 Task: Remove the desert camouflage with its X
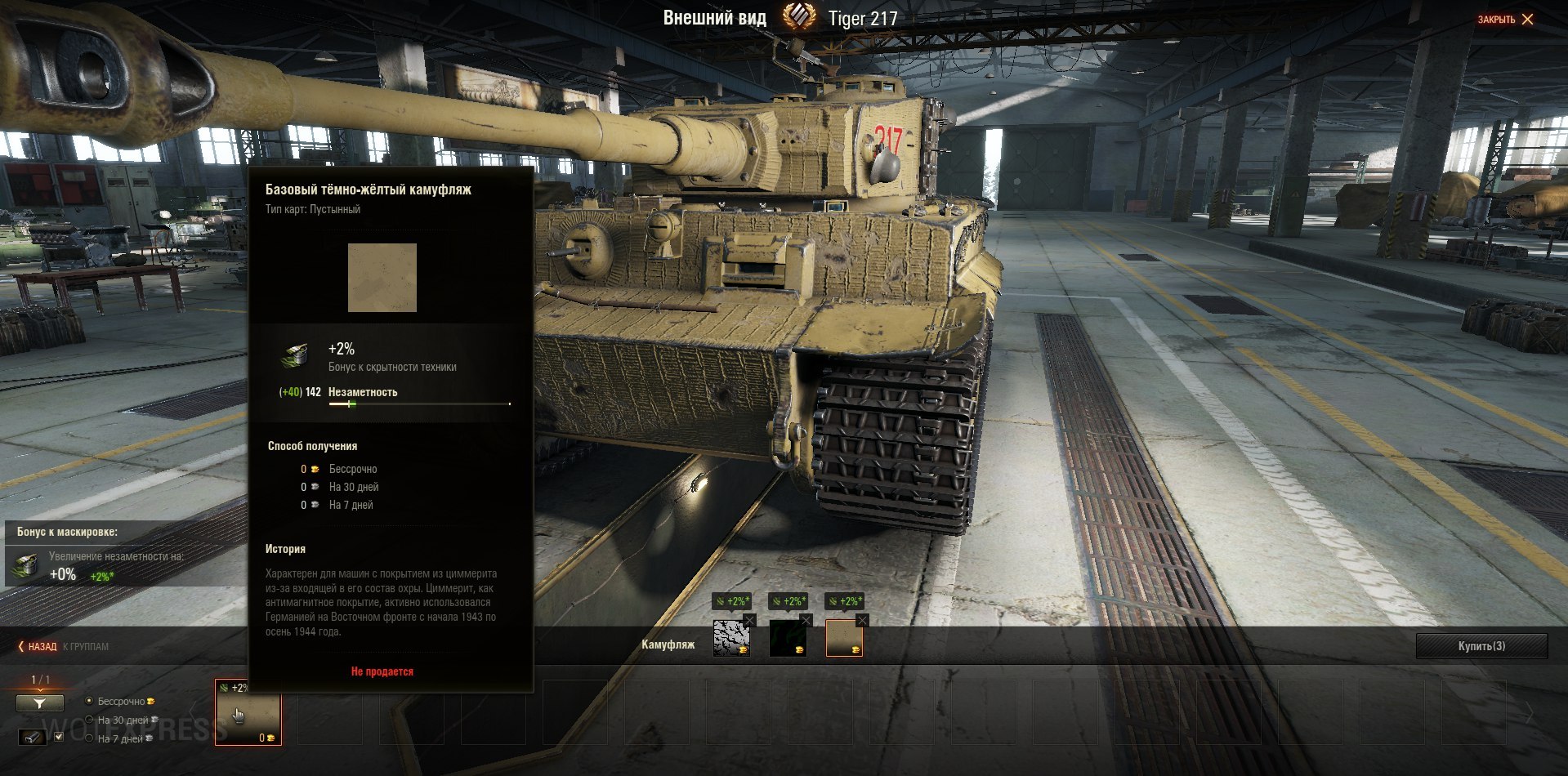coord(862,621)
